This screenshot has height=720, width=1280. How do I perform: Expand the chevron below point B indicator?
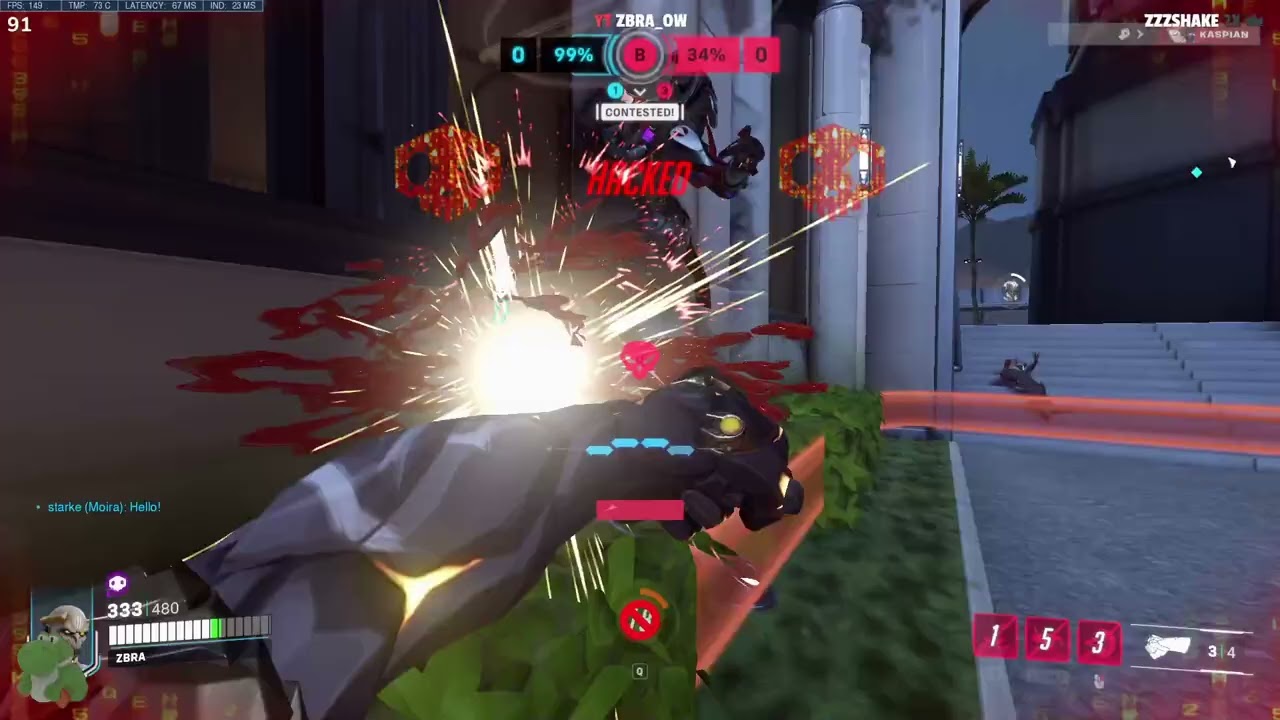tap(639, 92)
